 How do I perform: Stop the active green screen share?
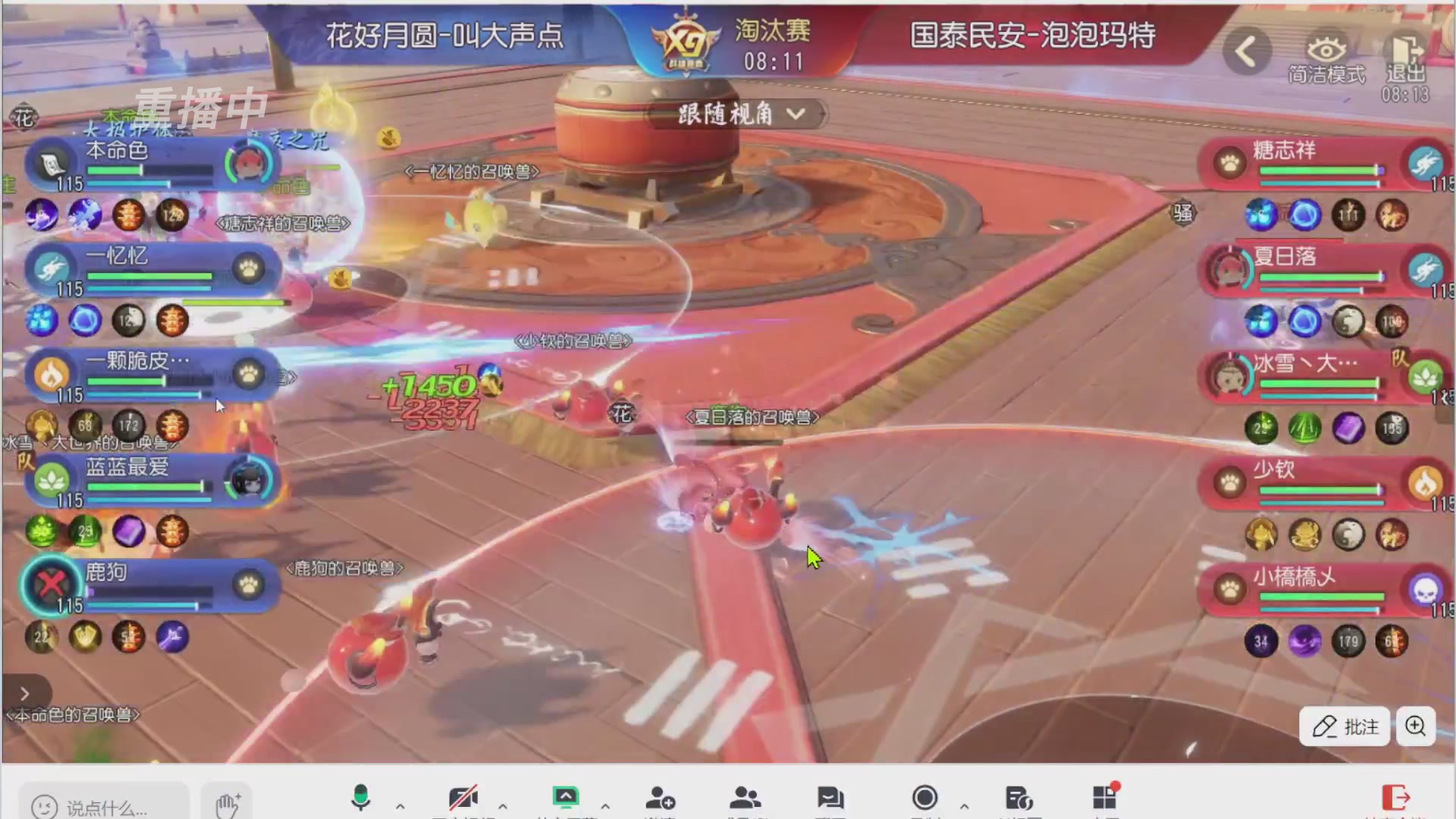pyautogui.click(x=565, y=796)
